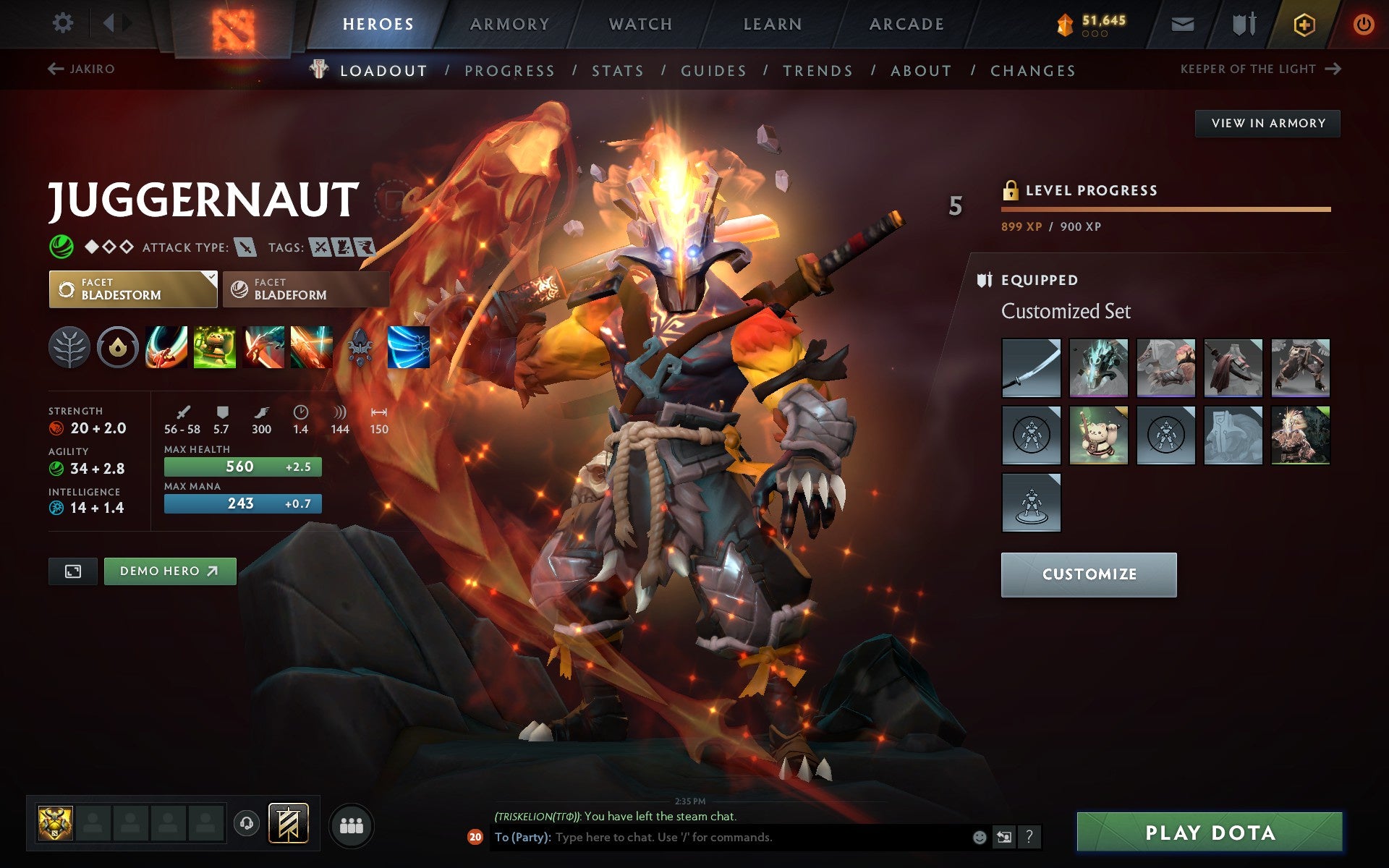1389x868 pixels.
Task: Click the level progress XP bar
Action: tap(1165, 210)
